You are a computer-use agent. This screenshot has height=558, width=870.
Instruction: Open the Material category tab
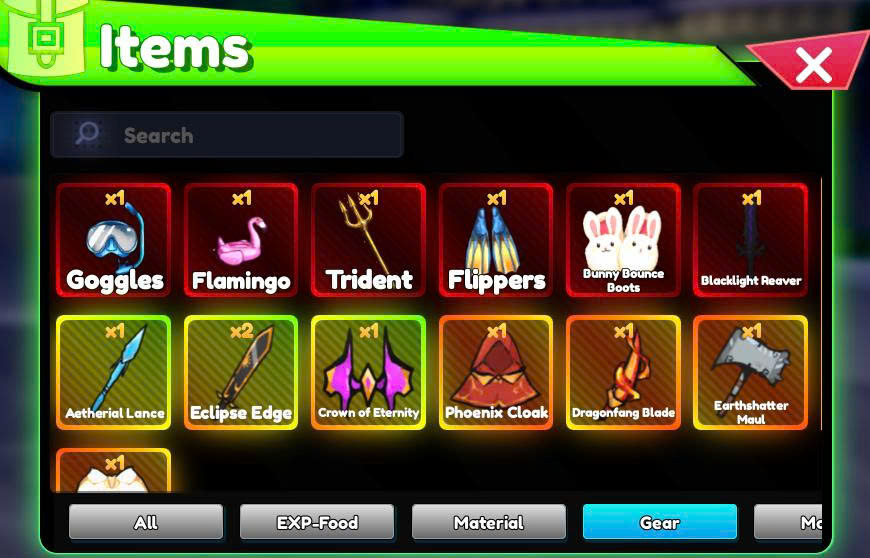click(488, 522)
